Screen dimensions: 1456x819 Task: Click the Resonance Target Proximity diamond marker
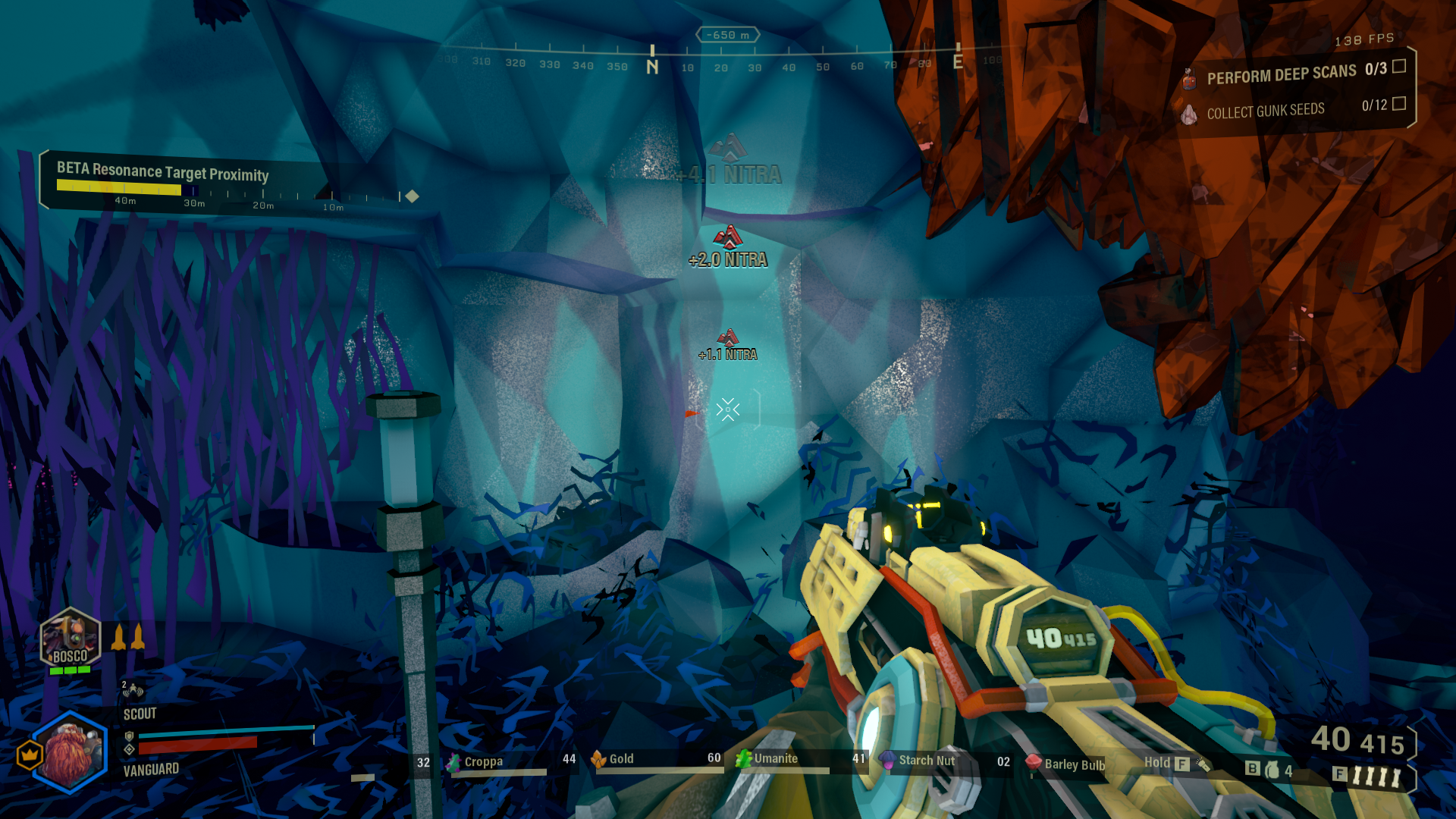(412, 196)
